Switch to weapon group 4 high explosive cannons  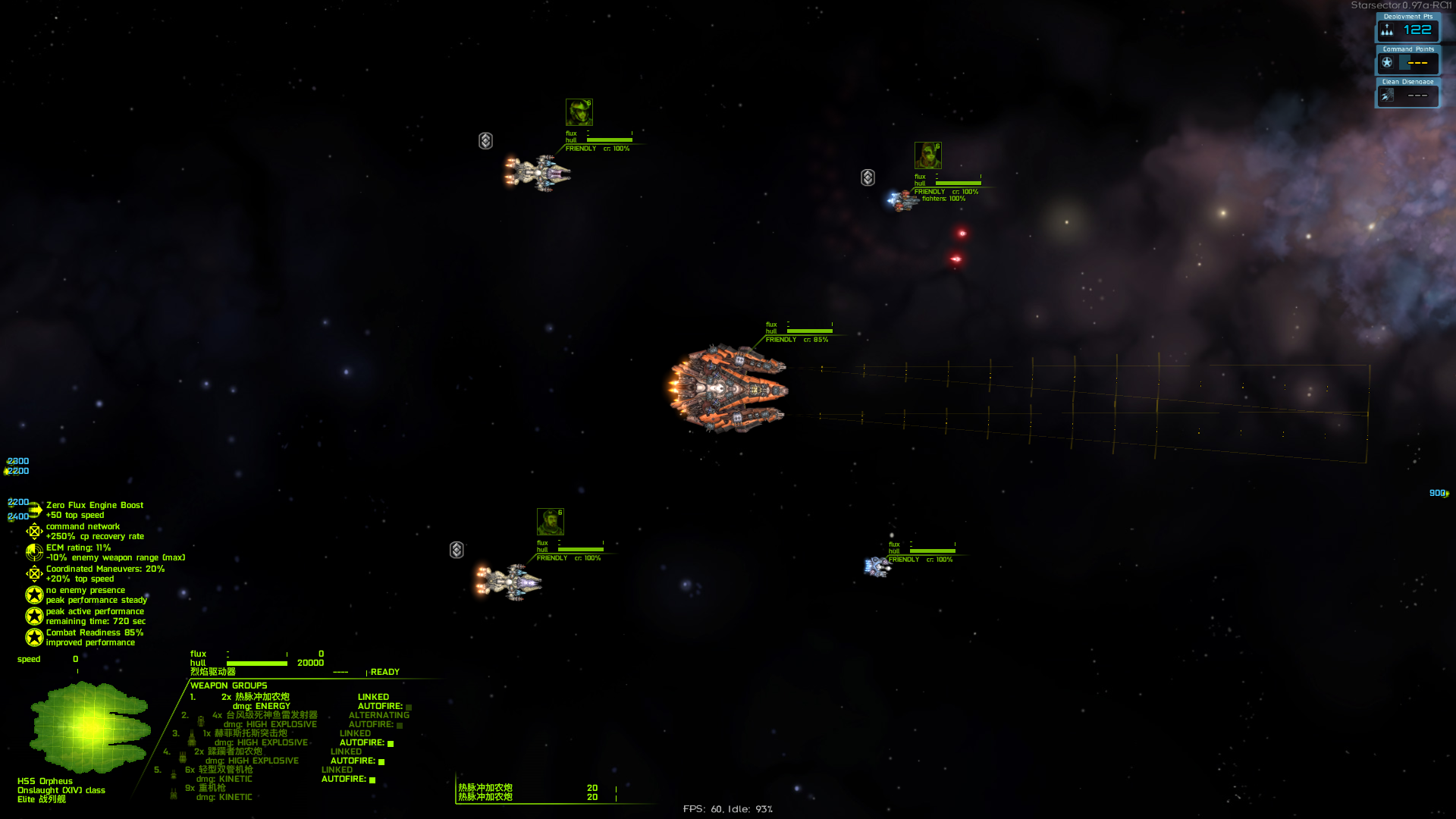click(x=234, y=752)
